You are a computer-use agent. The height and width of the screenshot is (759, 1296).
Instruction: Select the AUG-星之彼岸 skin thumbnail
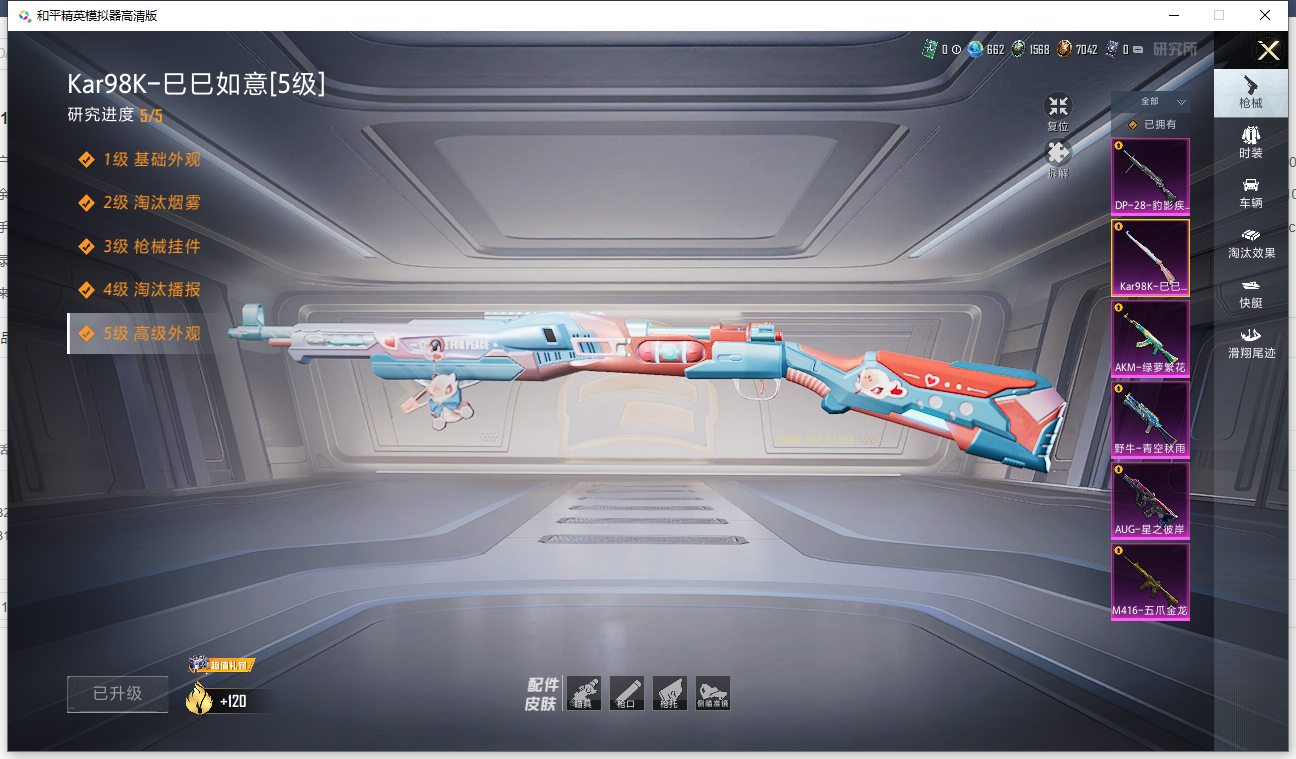[x=1151, y=500]
